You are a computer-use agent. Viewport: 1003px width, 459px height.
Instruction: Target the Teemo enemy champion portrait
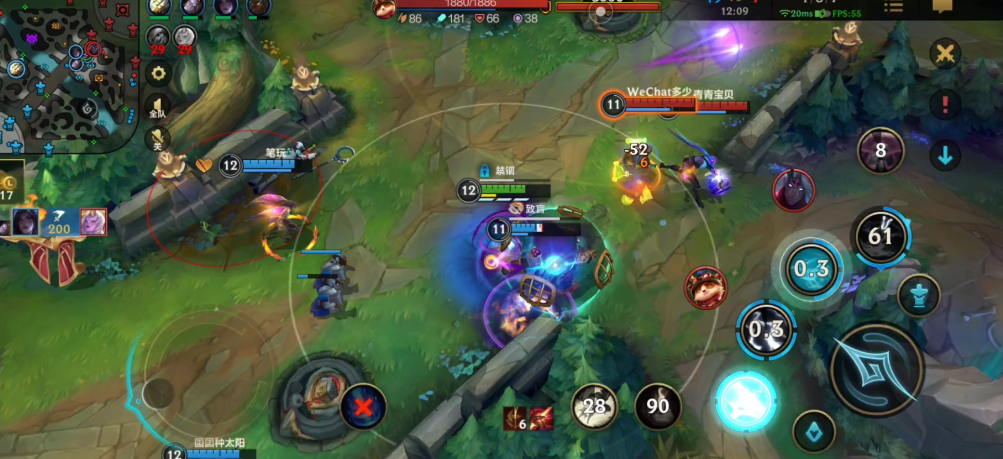pyautogui.click(x=705, y=288)
